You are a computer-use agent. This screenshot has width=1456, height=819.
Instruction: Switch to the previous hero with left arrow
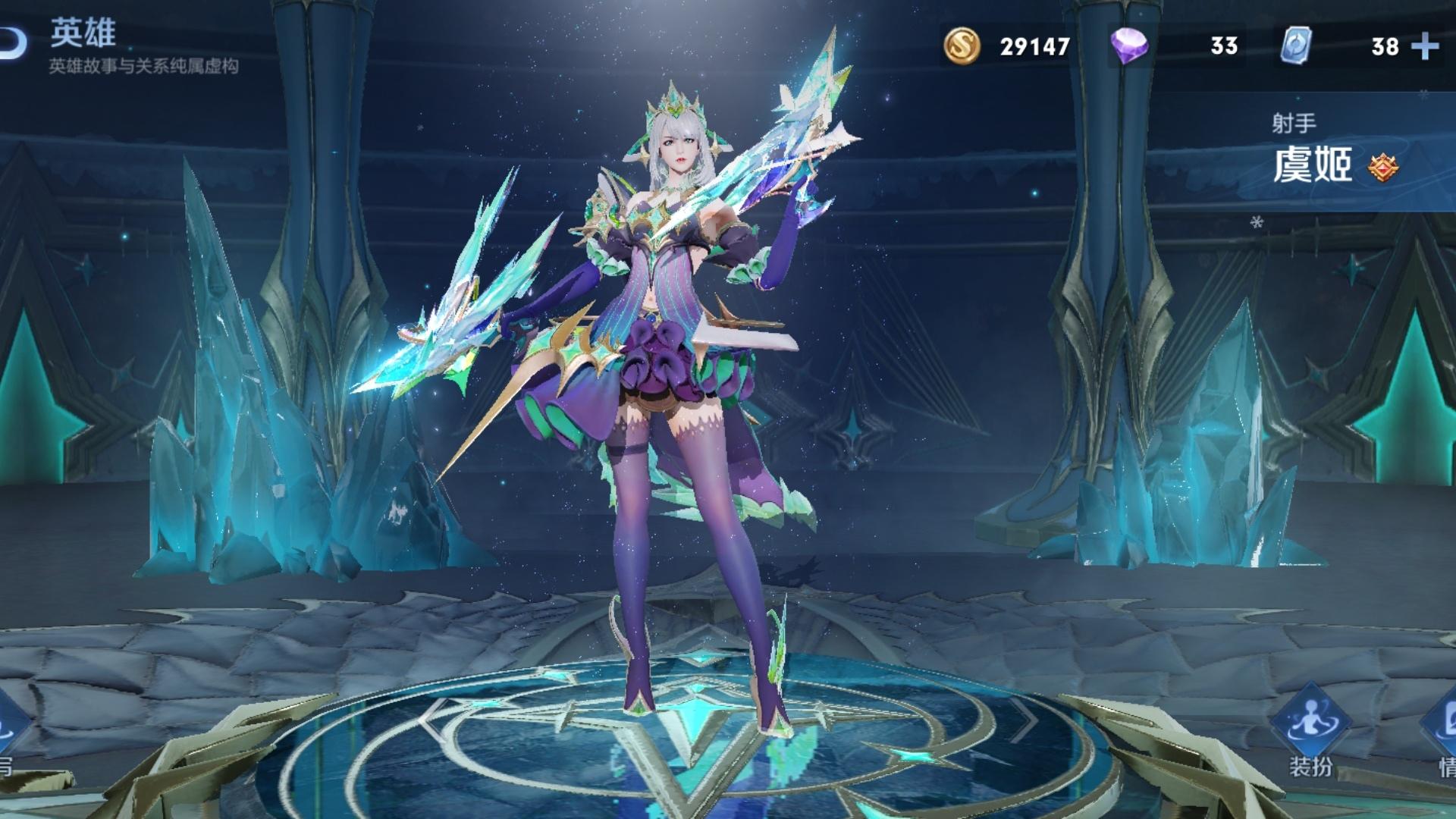[x=431, y=717]
